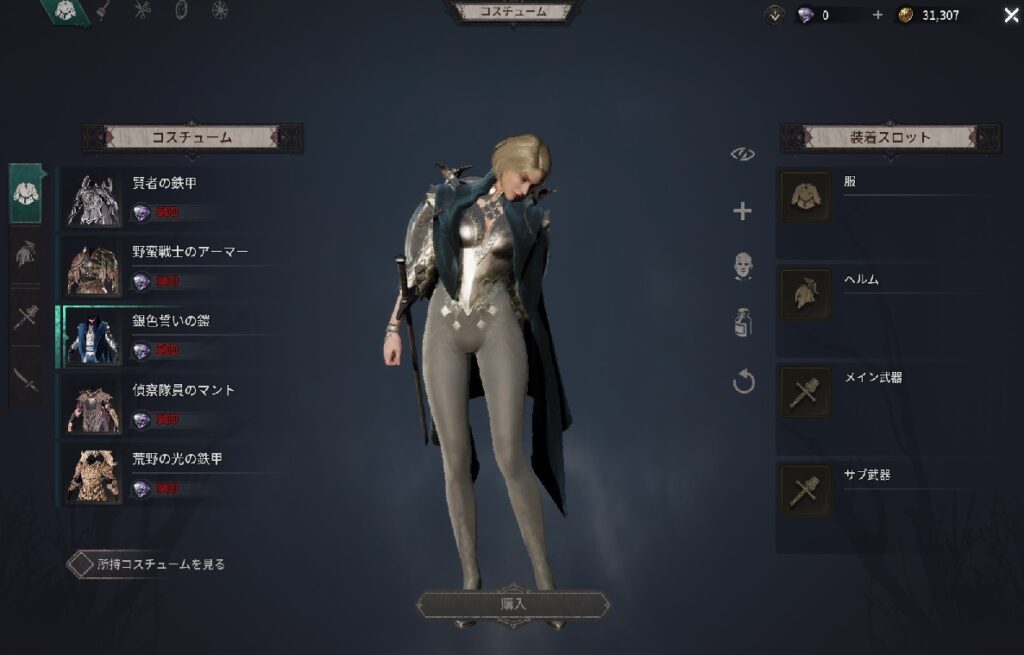Open the ヘルム equipment slot
1024x655 pixels.
tap(805, 294)
